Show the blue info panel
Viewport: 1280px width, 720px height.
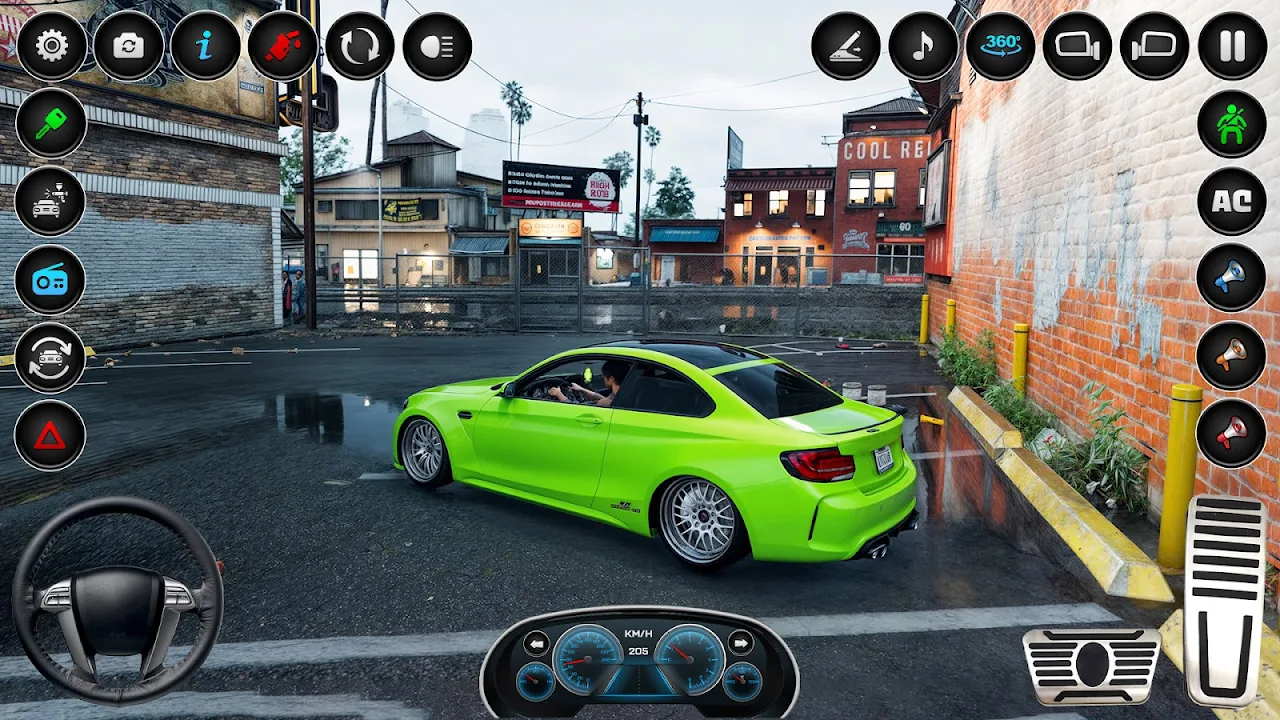(205, 46)
